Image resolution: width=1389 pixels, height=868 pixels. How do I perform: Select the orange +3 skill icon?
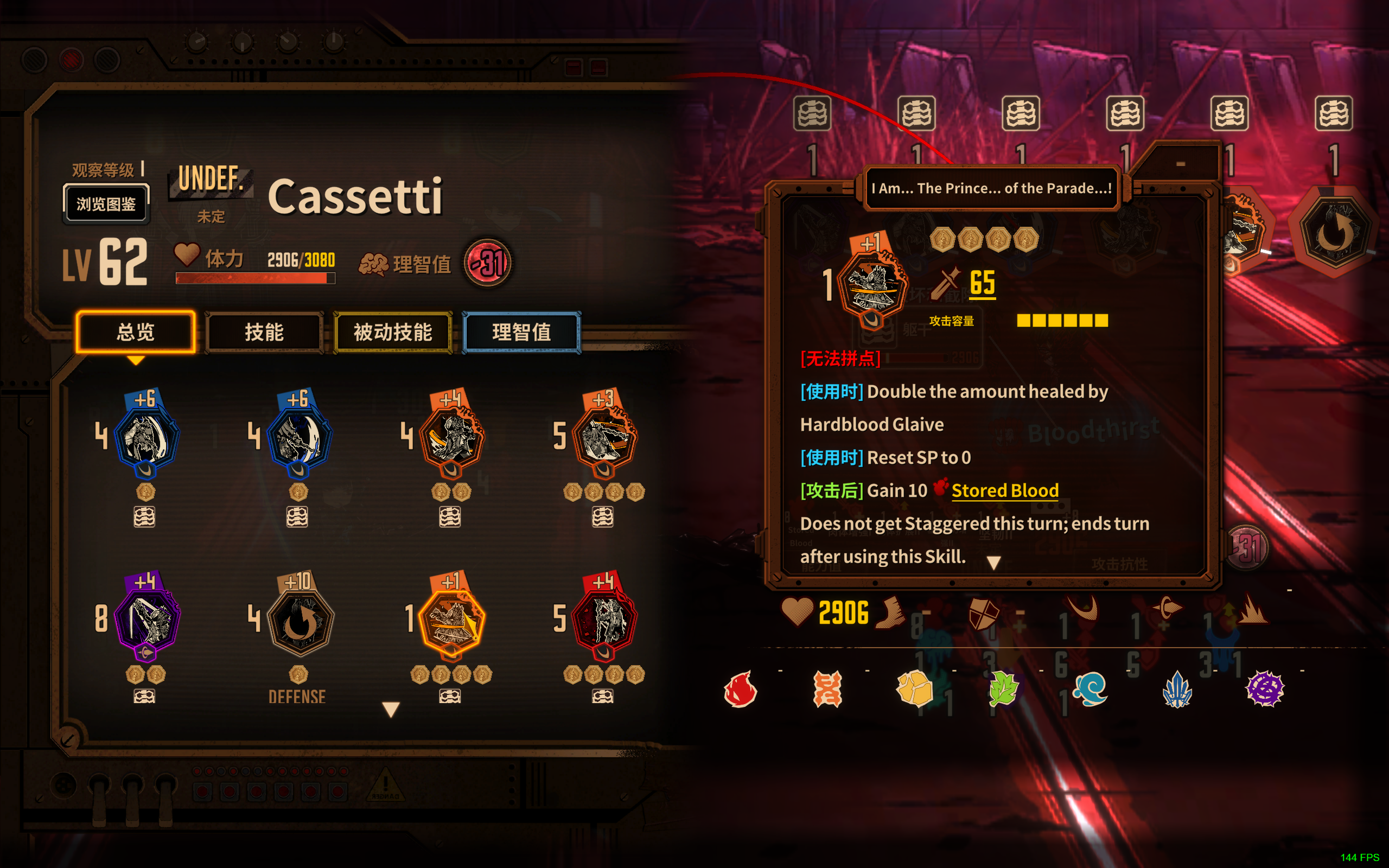tap(605, 437)
